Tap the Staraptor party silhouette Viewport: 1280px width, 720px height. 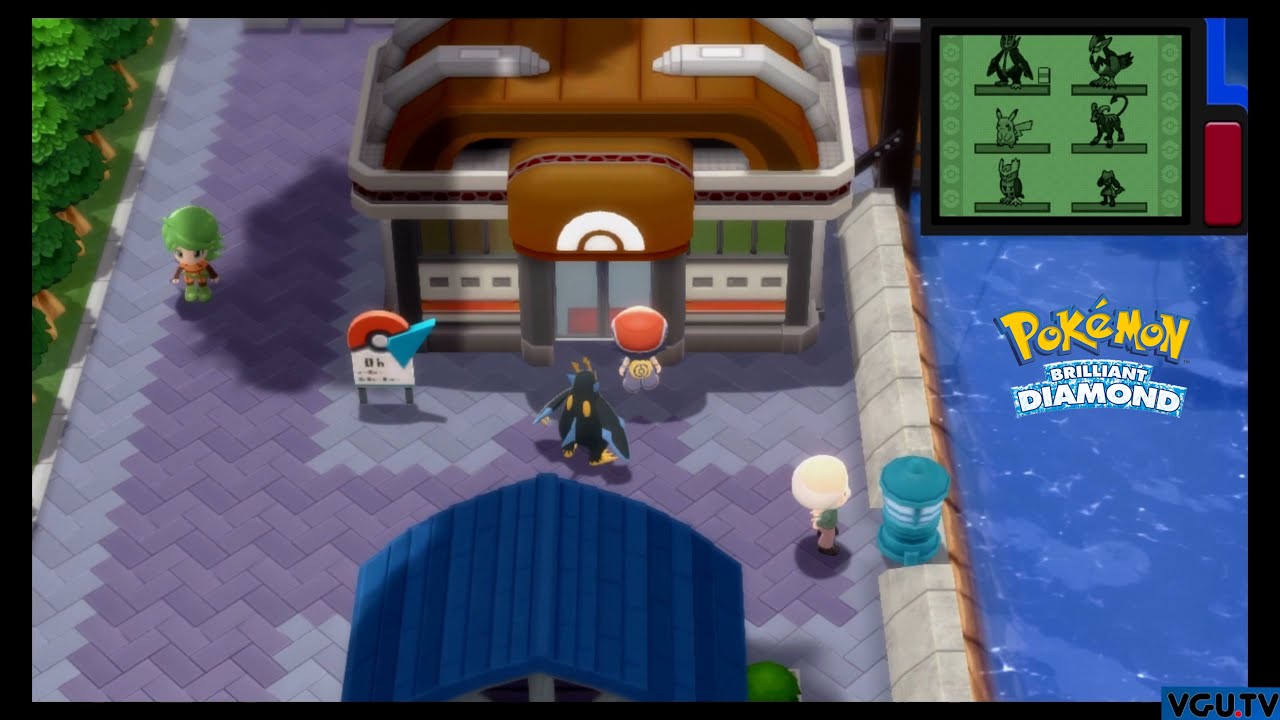[x=1109, y=62]
